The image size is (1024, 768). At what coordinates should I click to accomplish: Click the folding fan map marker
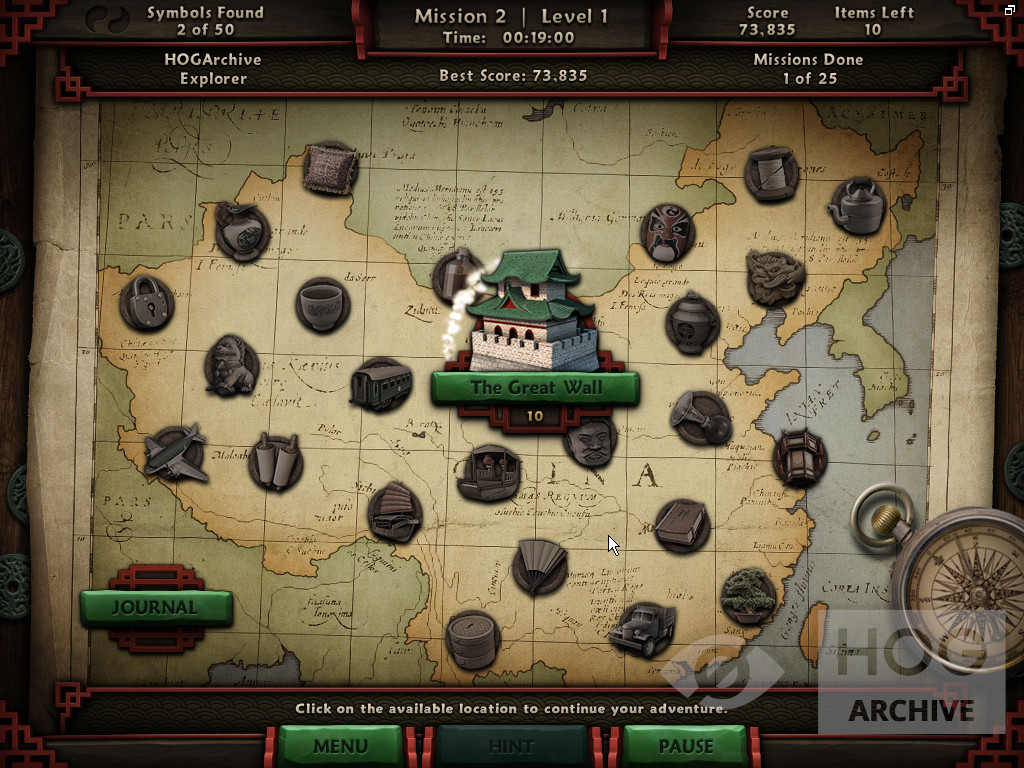tap(540, 567)
